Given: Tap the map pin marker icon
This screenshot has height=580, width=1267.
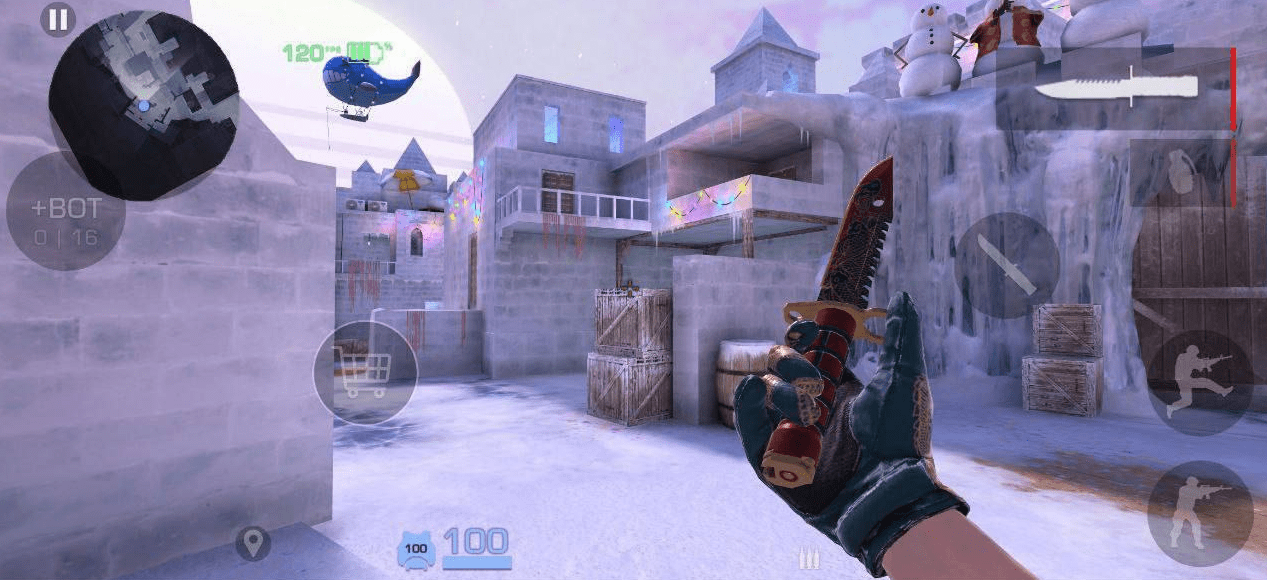Looking at the screenshot, I should point(253,543).
